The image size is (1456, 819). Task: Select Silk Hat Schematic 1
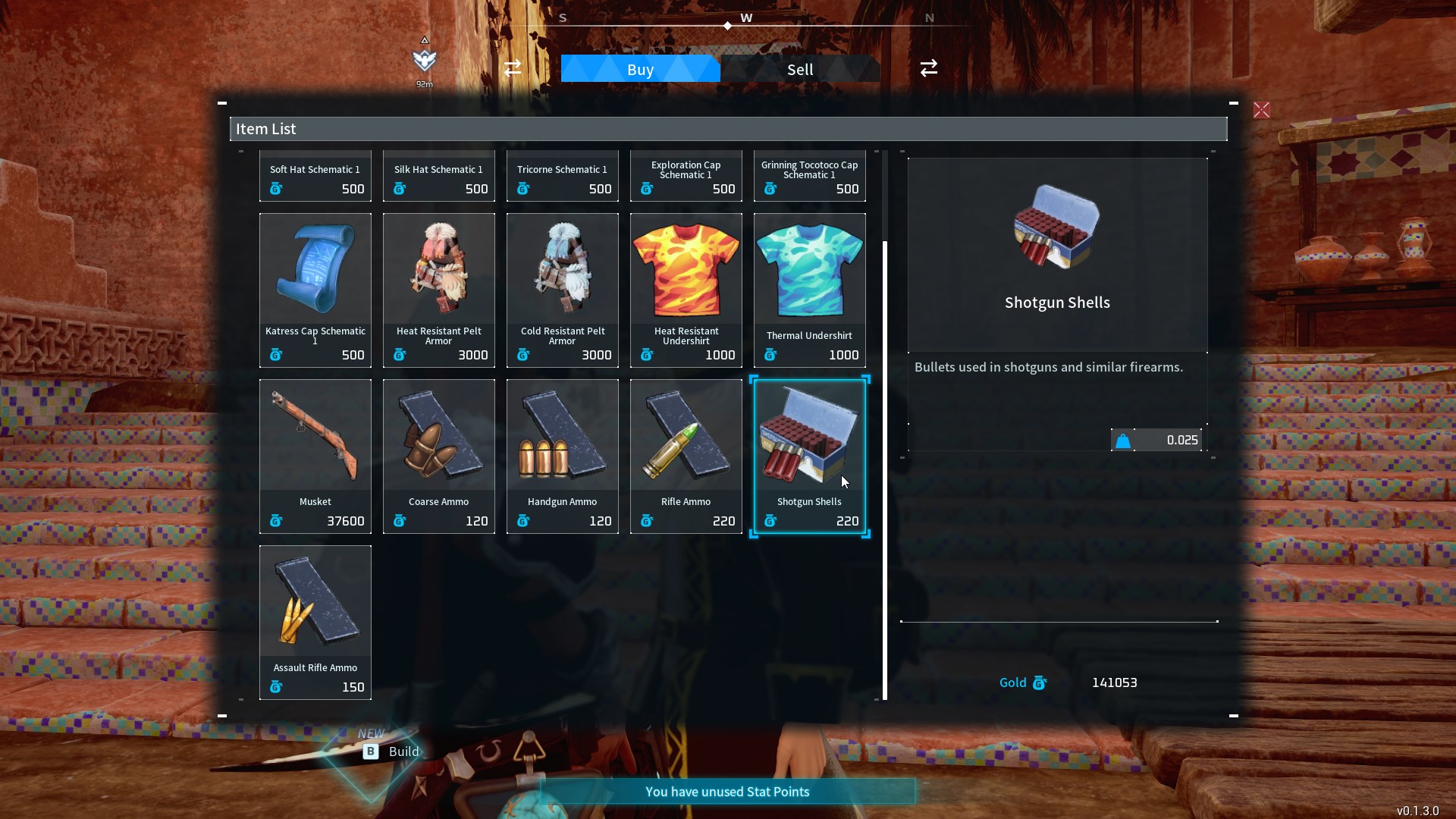(x=439, y=177)
